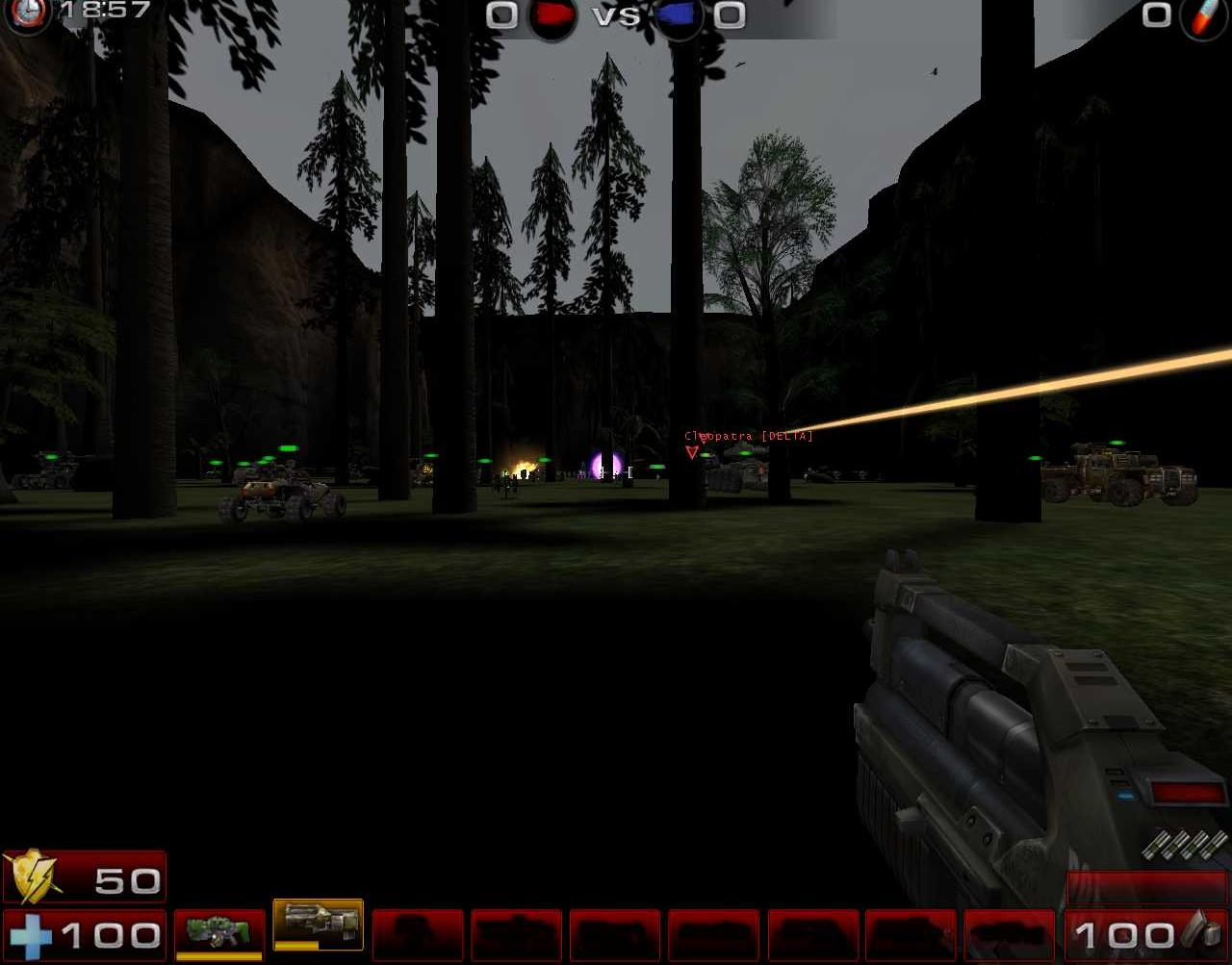
Task: Click the red team score number zero
Action: (501, 16)
